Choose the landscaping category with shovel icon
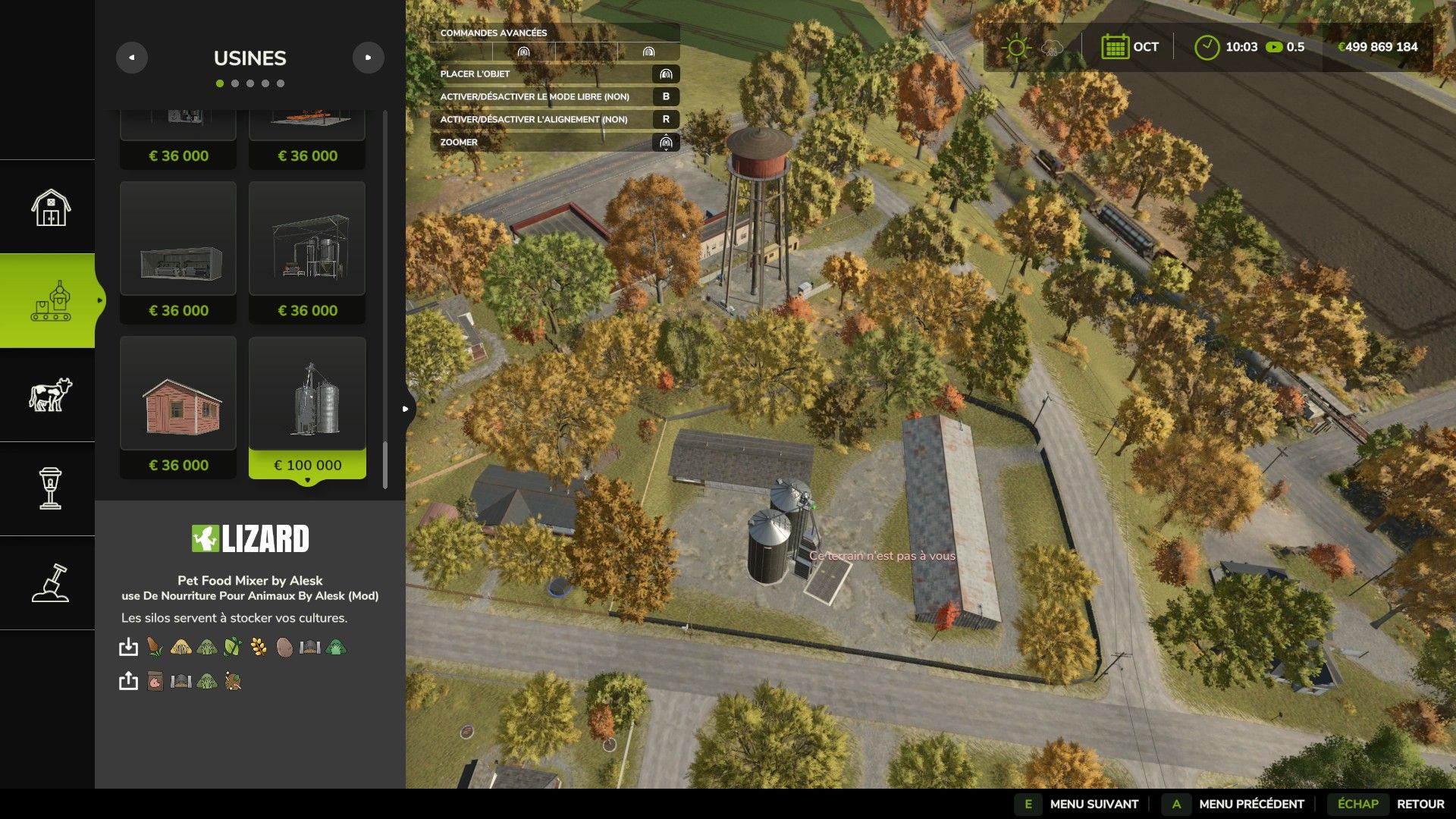Image resolution: width=1456 pixels, height=819 pixels. 50,583
